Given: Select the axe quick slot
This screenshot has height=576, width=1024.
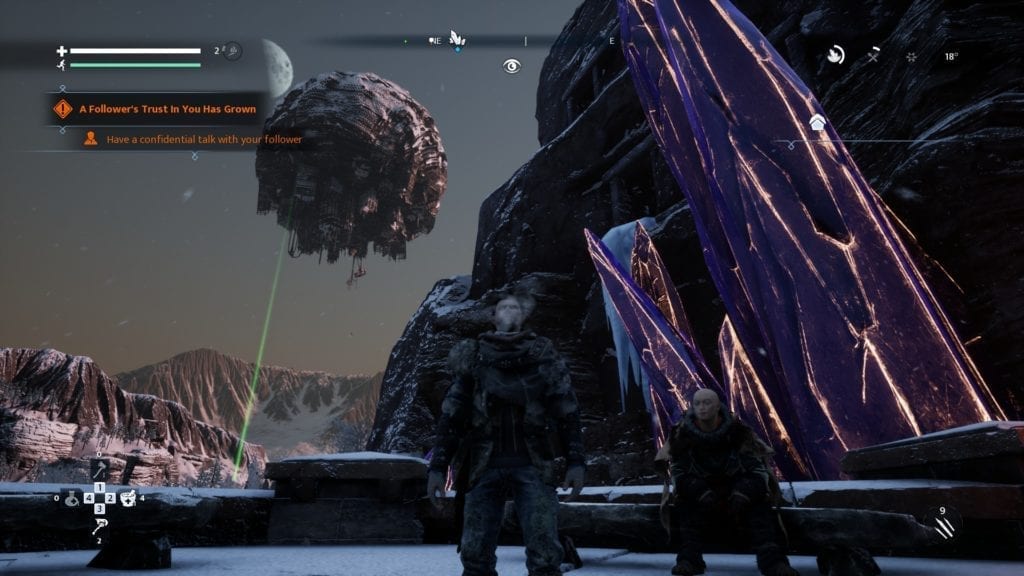Looking at the screenshot, I should click(x=100, y=469).
